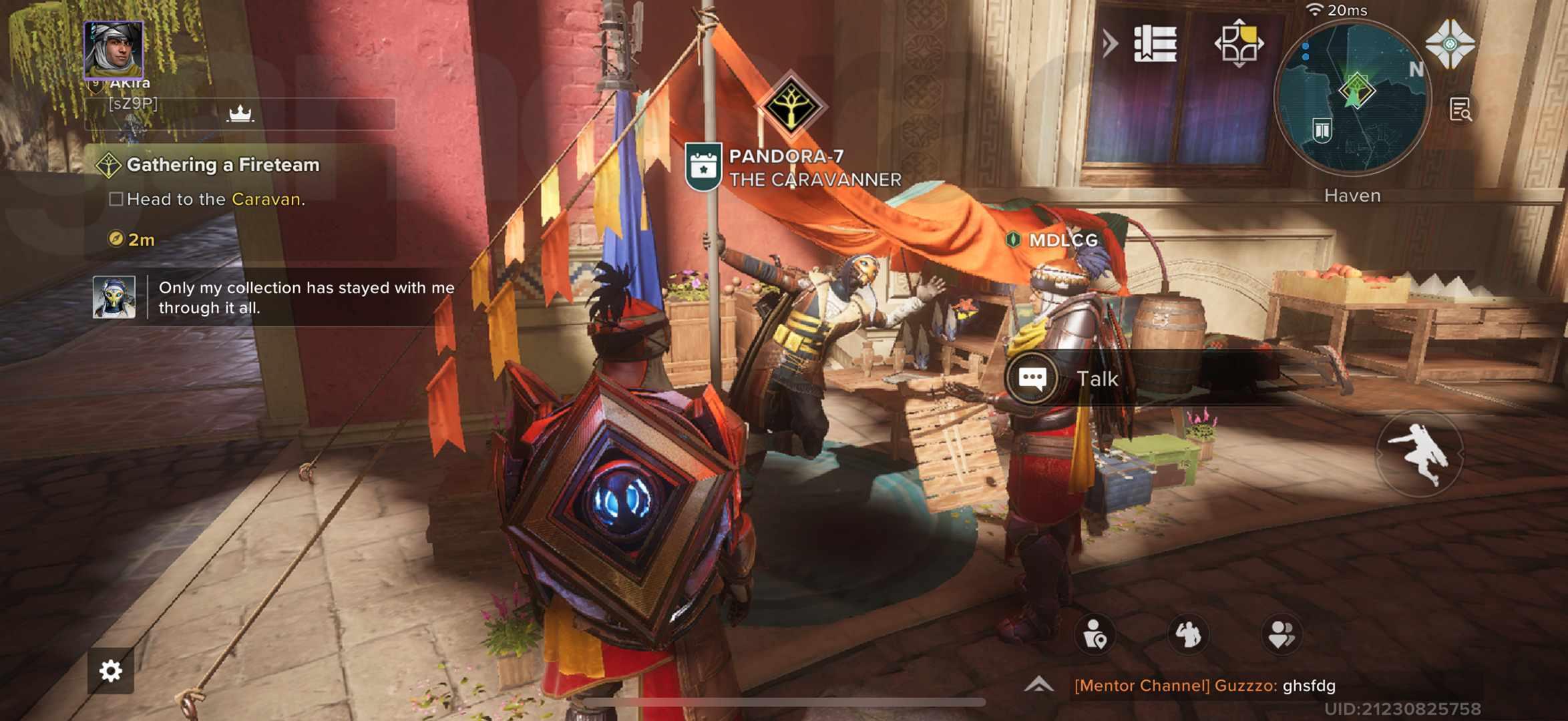Expand the chat panel arrow
This screenshot has height=721, width=1568.
(1038, 684)
